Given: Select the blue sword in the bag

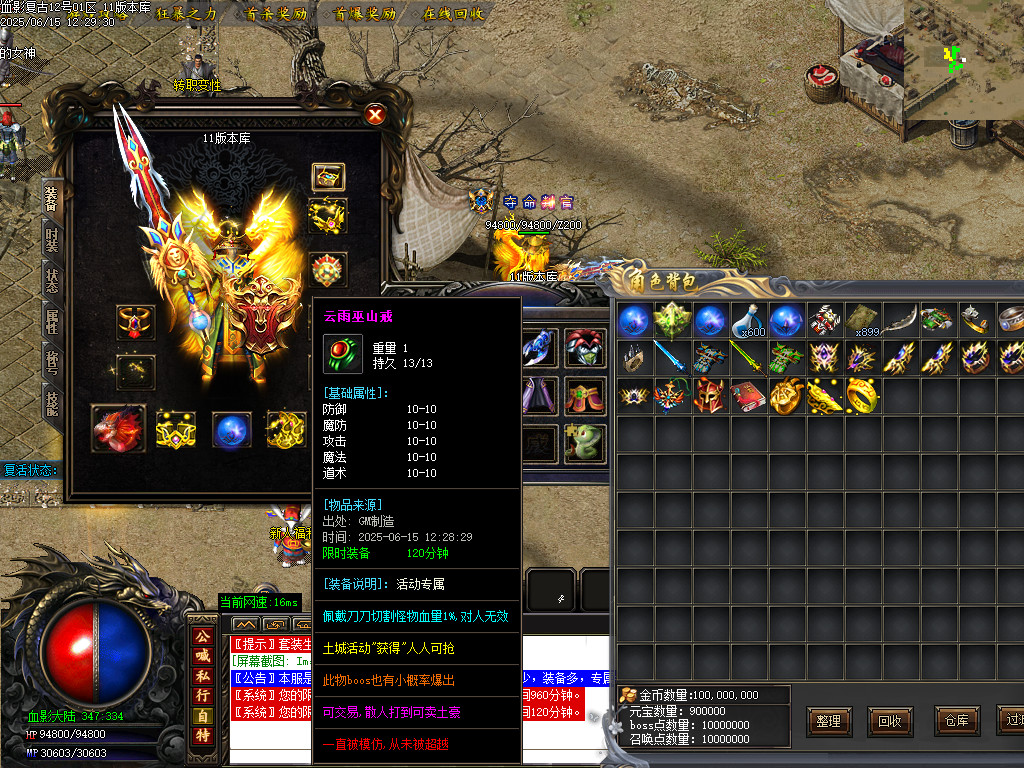Looking at the screenshot, I should point(672,358).
